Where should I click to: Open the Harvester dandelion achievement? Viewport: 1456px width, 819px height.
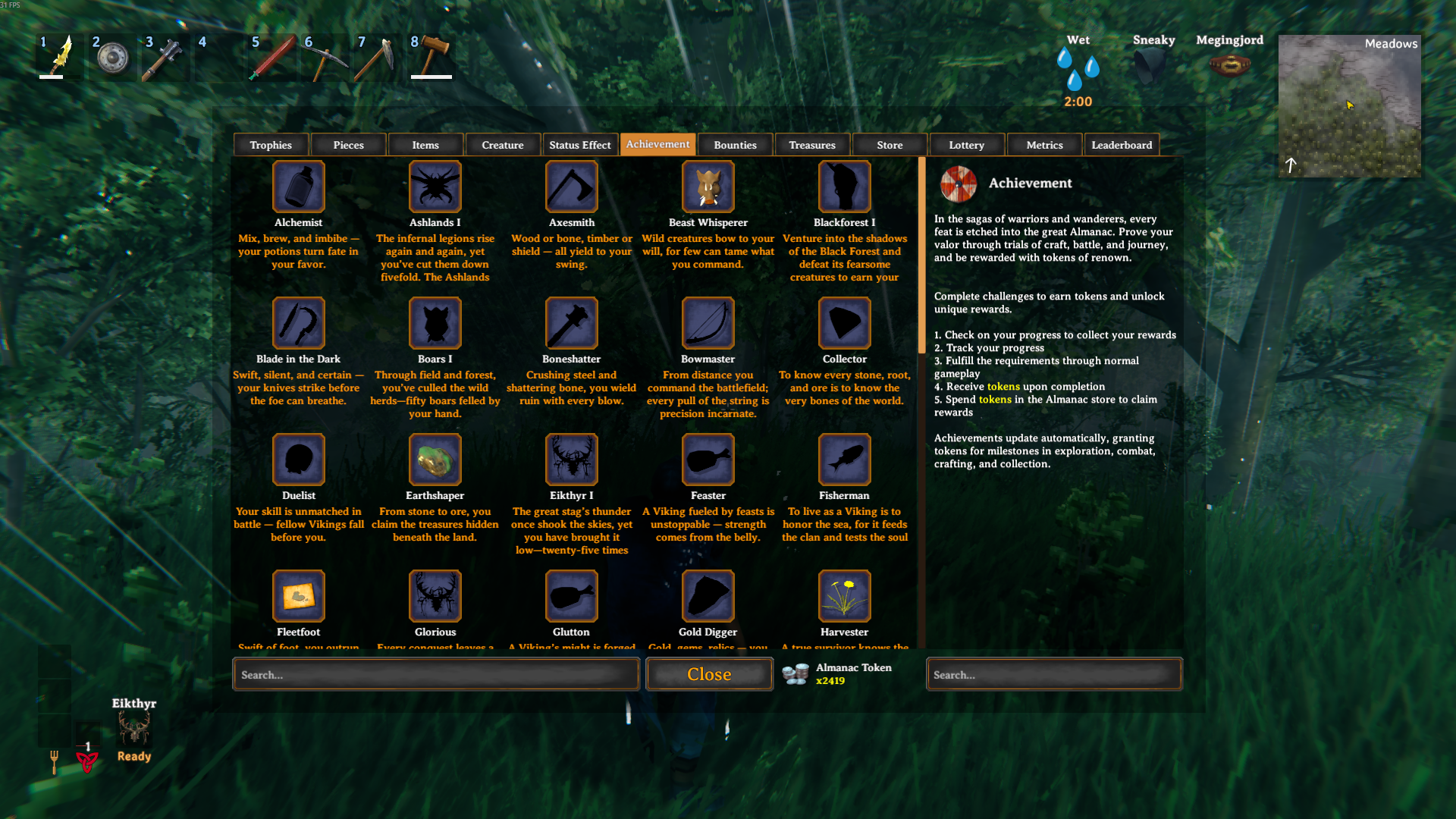tap(844, 595)
